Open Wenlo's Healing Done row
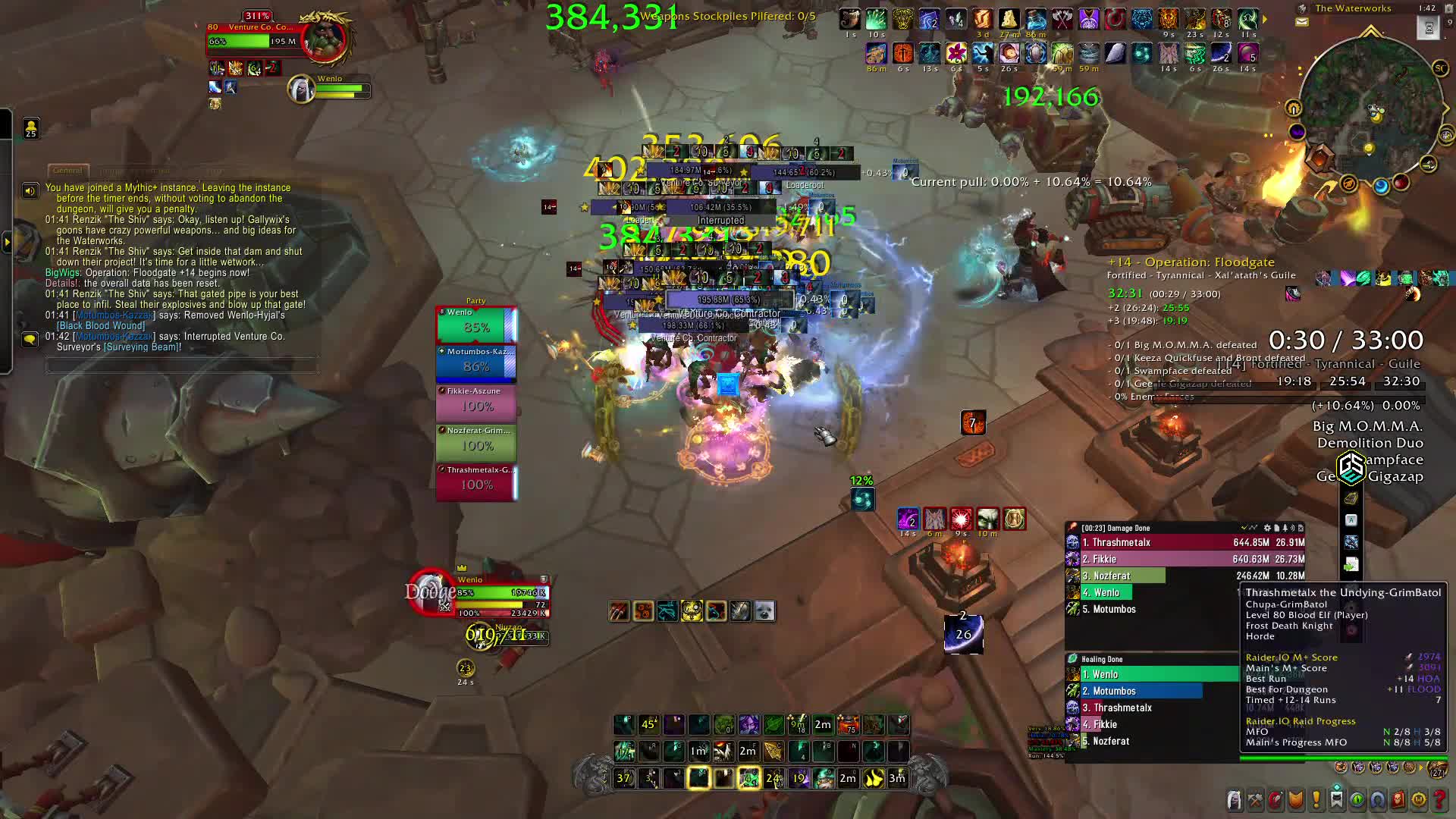Viewport: 1456px width, 819px height. coord(1153,674)
